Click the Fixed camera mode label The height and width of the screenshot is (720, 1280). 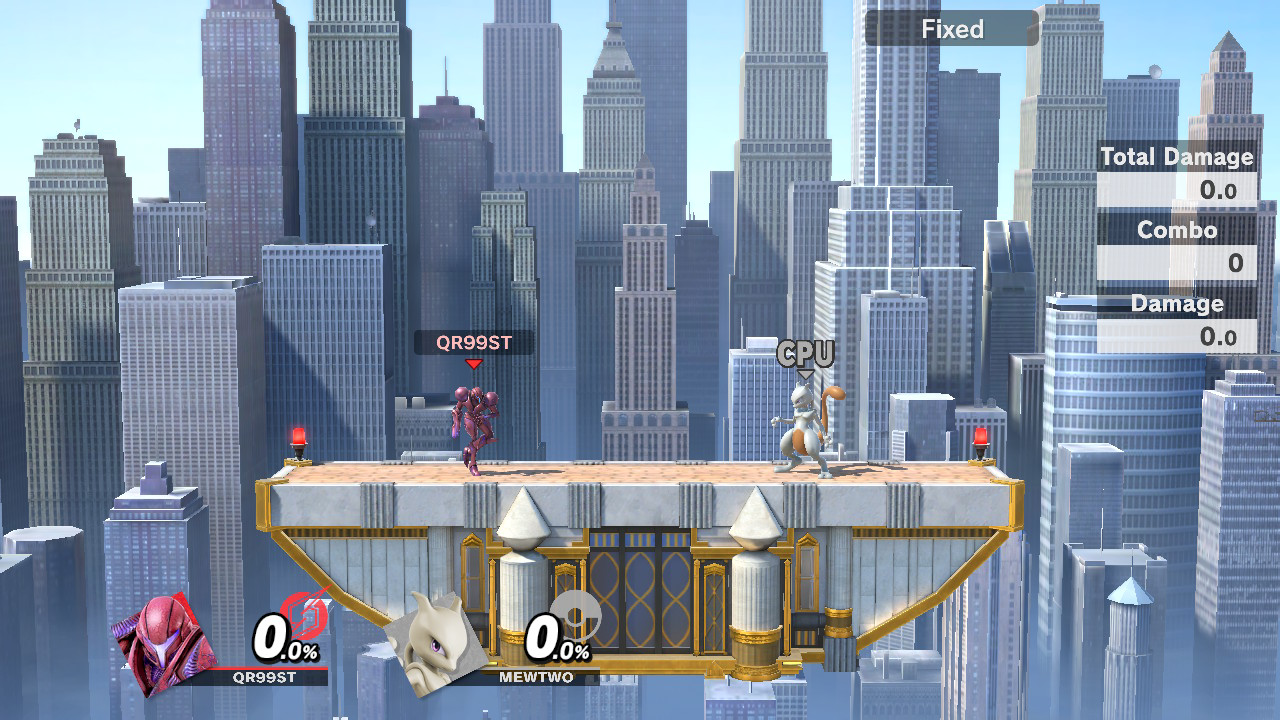(x=951, y=29)
